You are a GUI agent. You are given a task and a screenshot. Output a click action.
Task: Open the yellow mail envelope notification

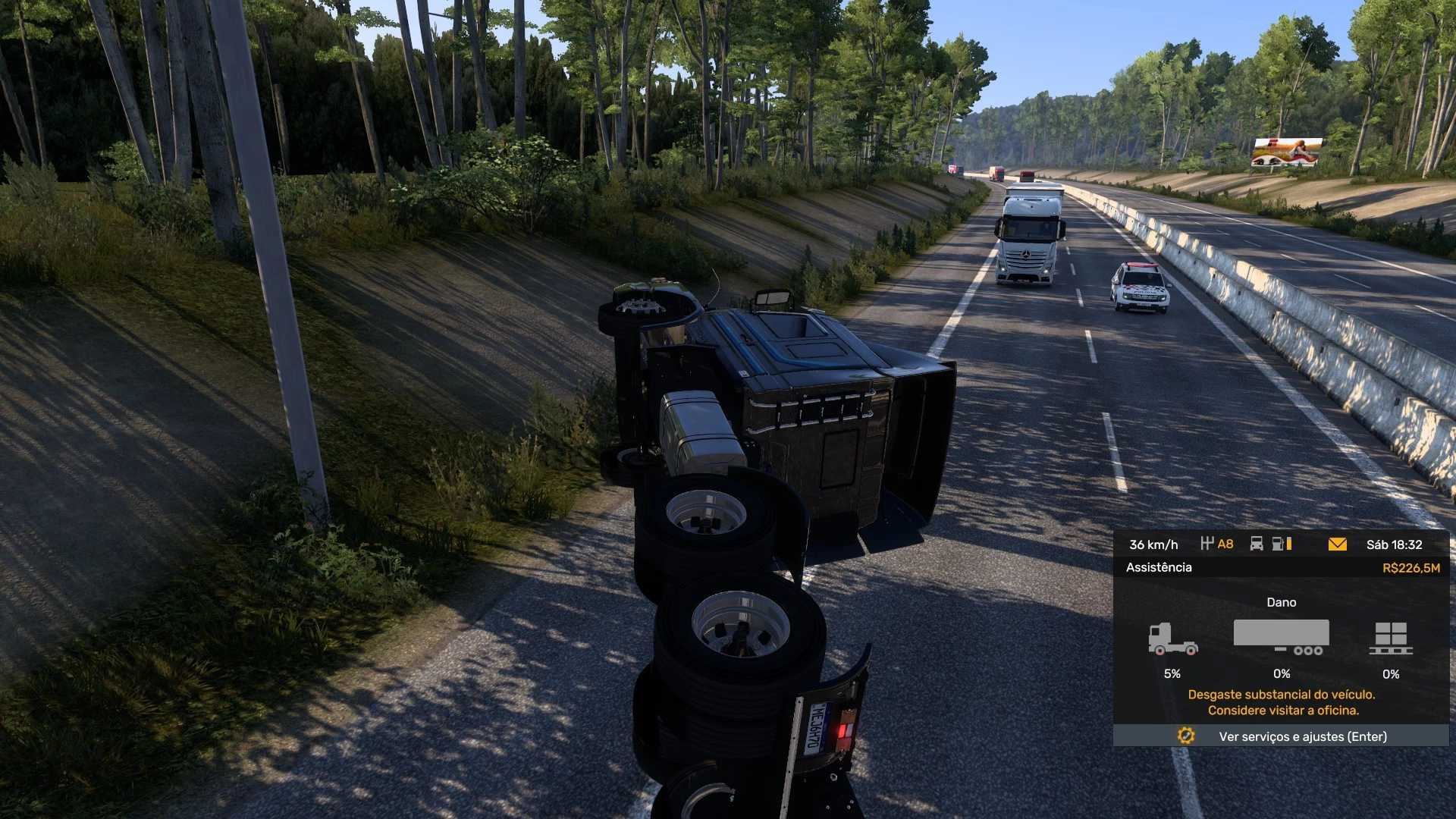point(1337,544)
